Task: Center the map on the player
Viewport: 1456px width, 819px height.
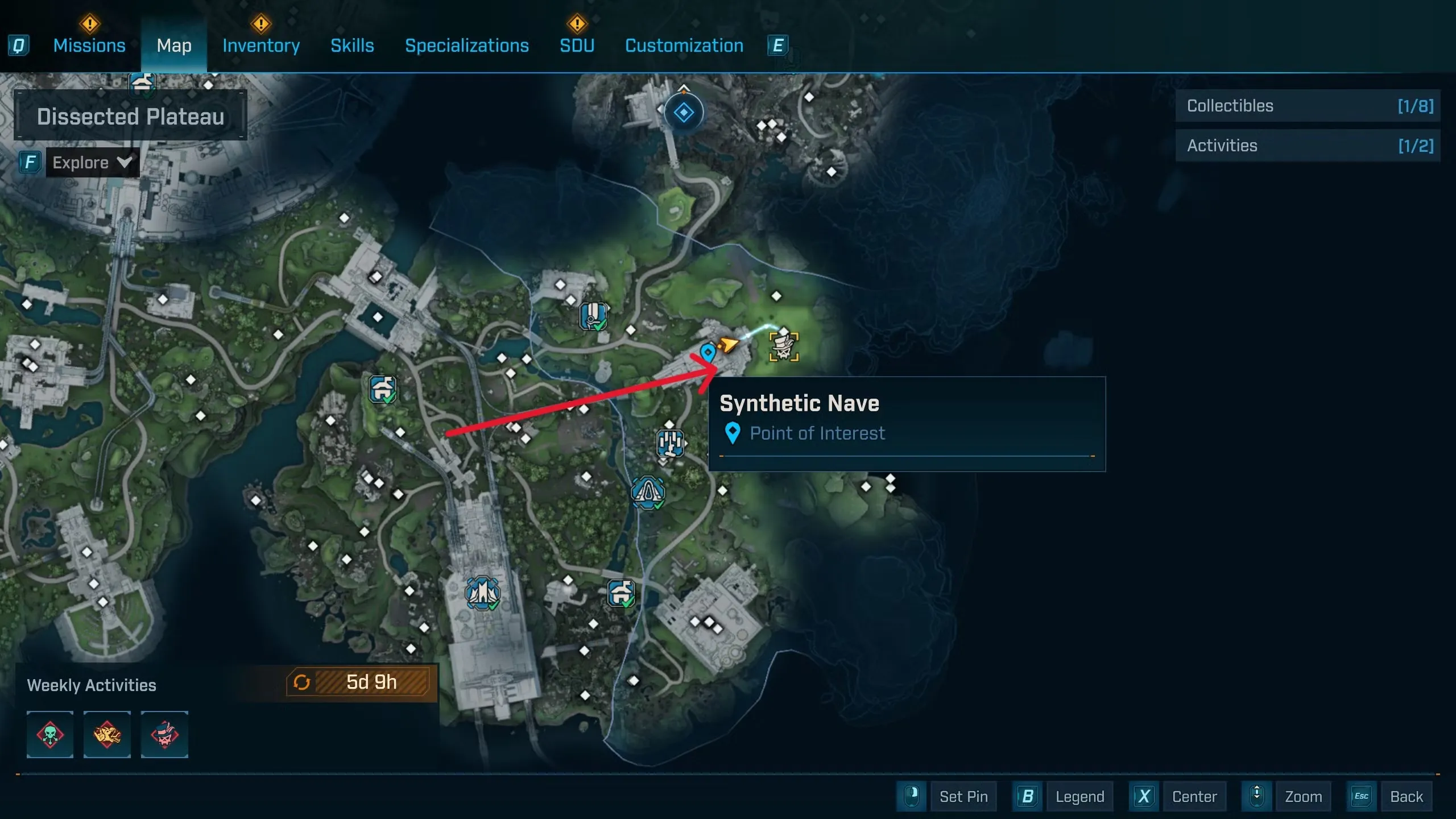Action: [x=1194, y=796]
